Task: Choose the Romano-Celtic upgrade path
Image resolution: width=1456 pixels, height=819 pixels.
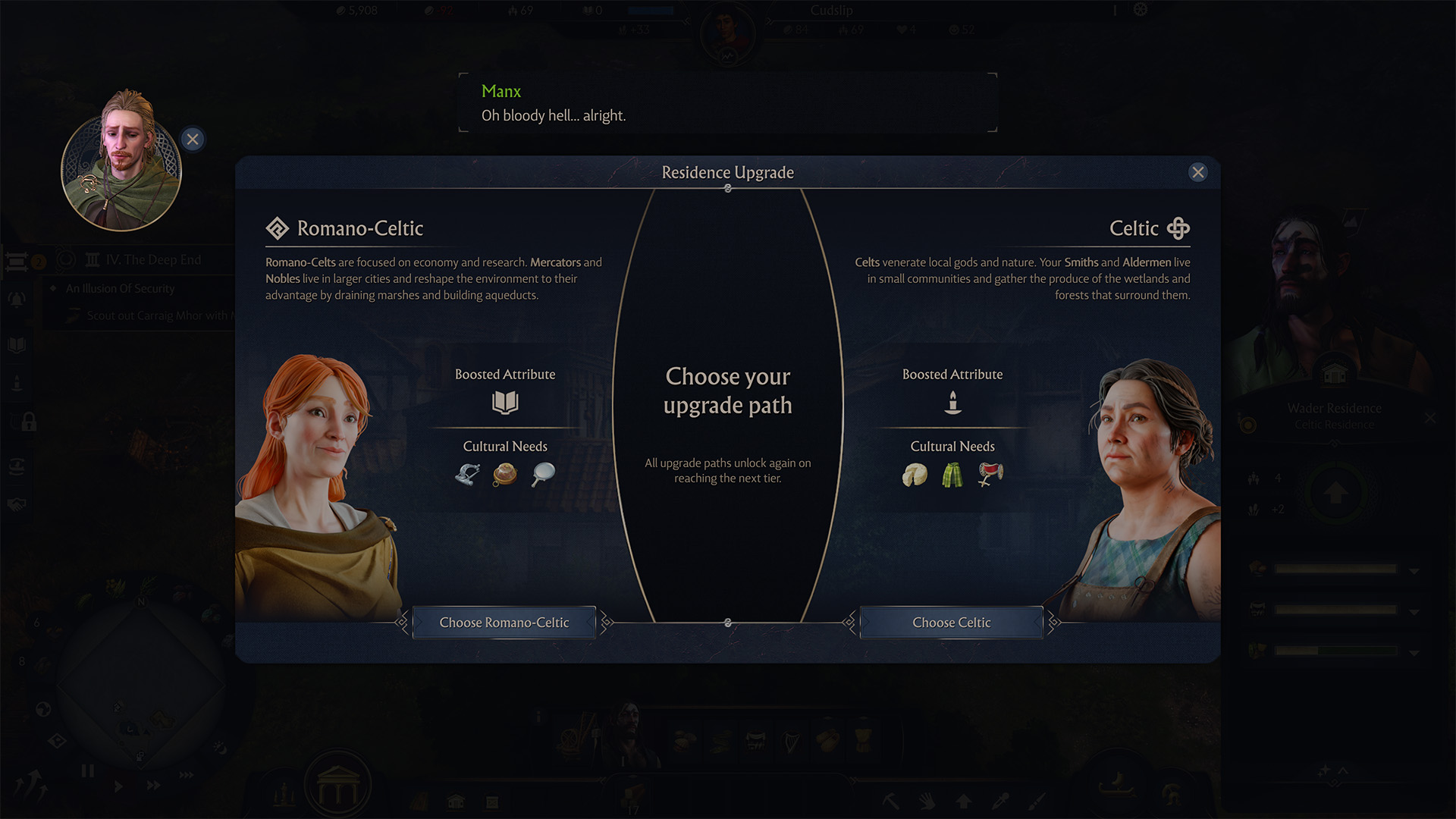Action: [x=504, y=623]
